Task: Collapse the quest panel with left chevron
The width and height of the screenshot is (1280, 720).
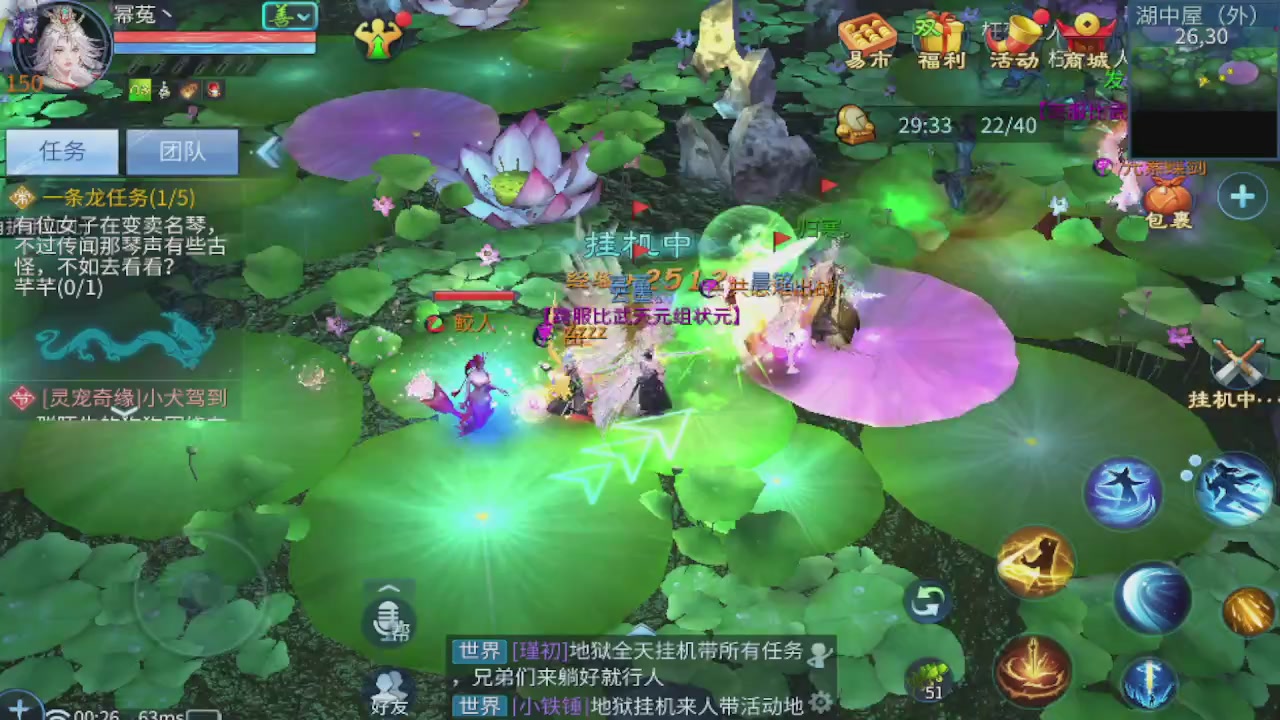Action: pyautogui.click(x=268, y=150)
